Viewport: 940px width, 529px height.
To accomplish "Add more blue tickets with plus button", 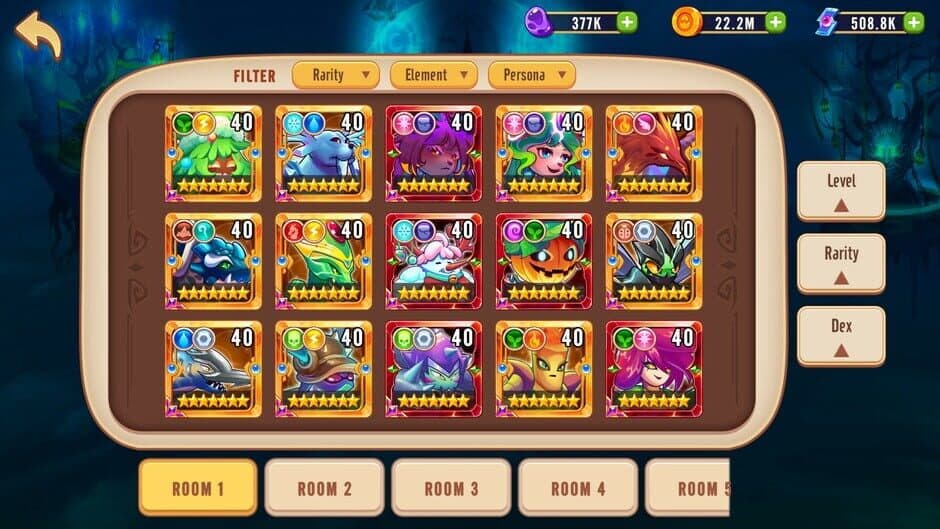I will 911,22.
